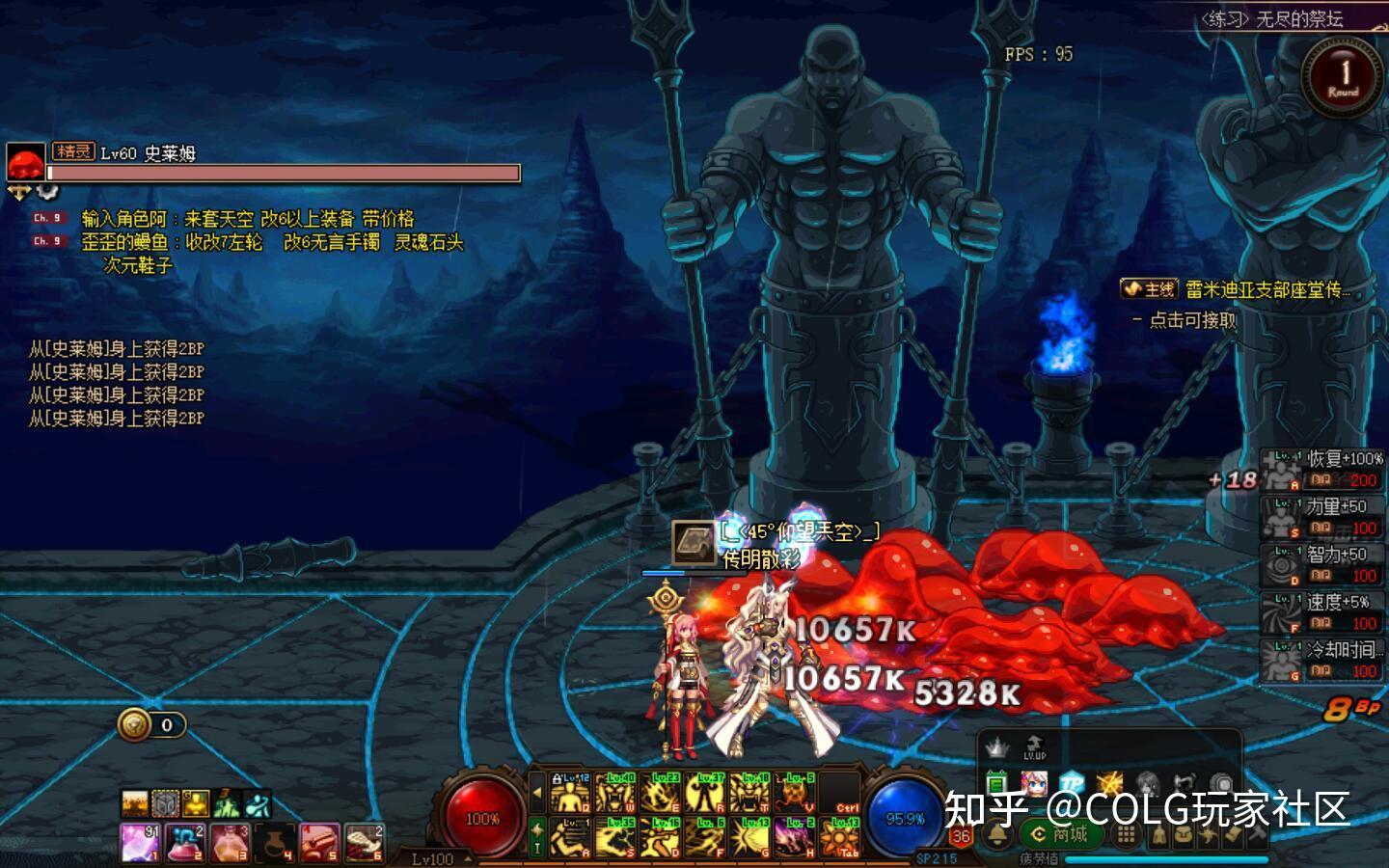Activate the Lv.40 roaring beast skill on W
This screenshot has width=1389, height=868.
[x=614, y=794]
